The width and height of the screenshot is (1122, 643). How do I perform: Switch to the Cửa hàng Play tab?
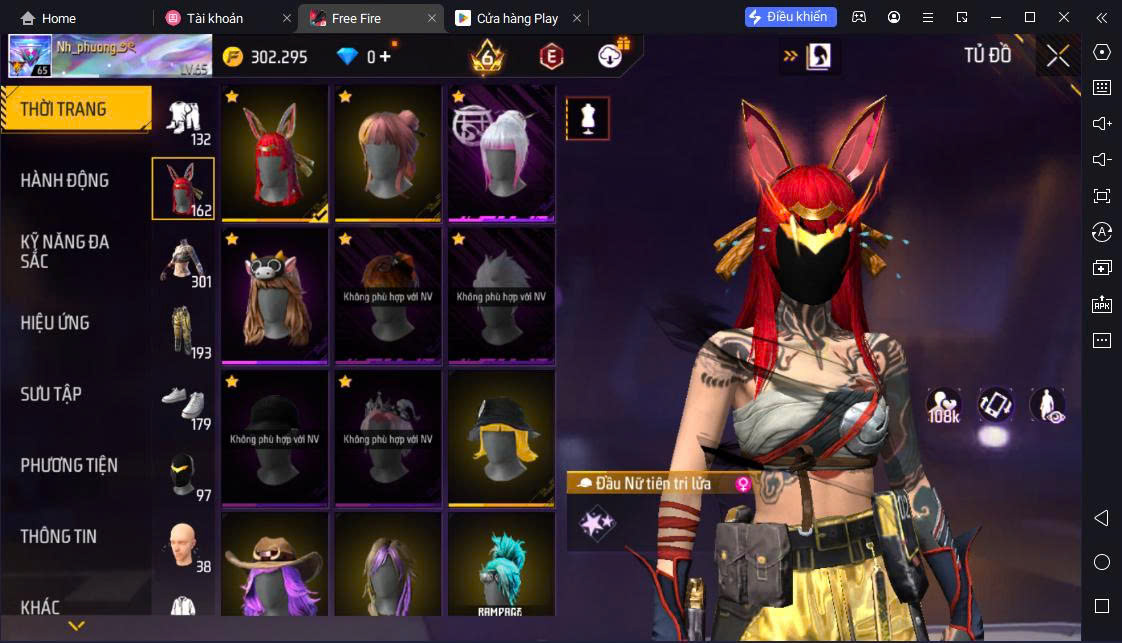520,18
